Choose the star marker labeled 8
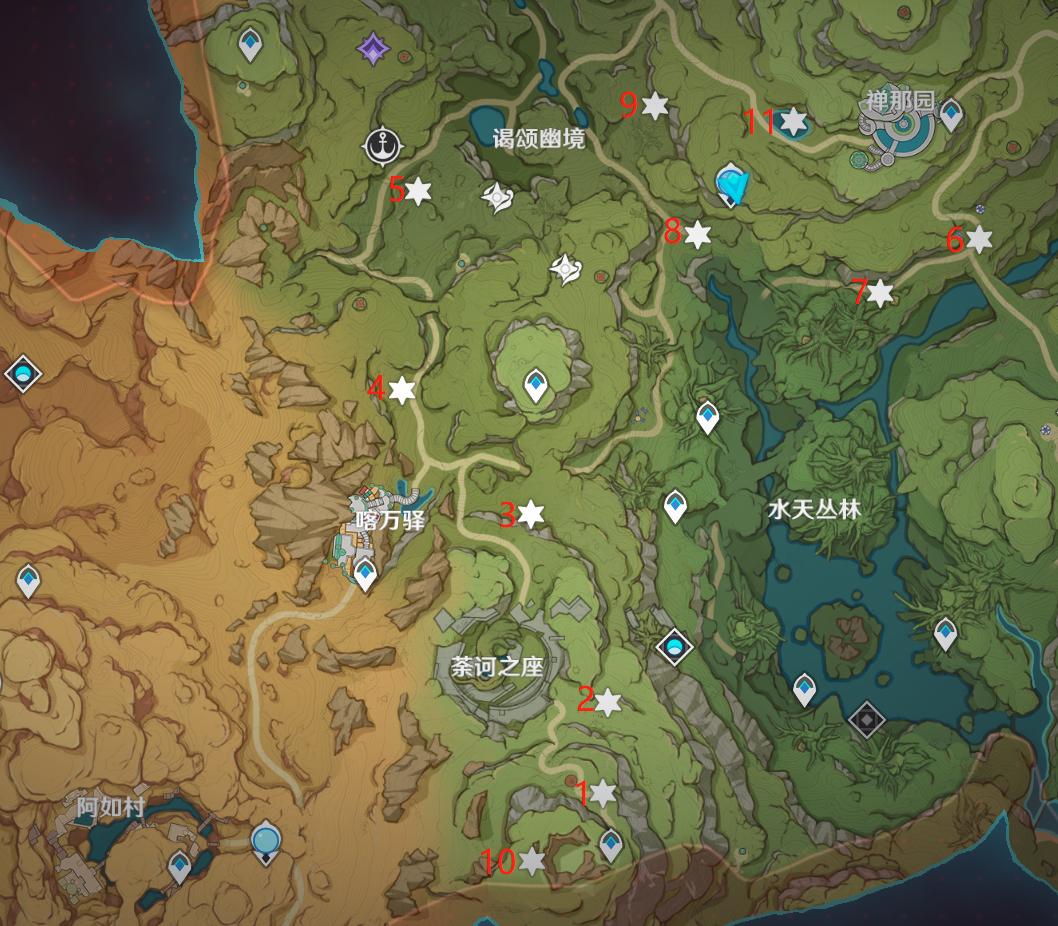This screenshot has width=1058, height=926. (x=697, y=235)
